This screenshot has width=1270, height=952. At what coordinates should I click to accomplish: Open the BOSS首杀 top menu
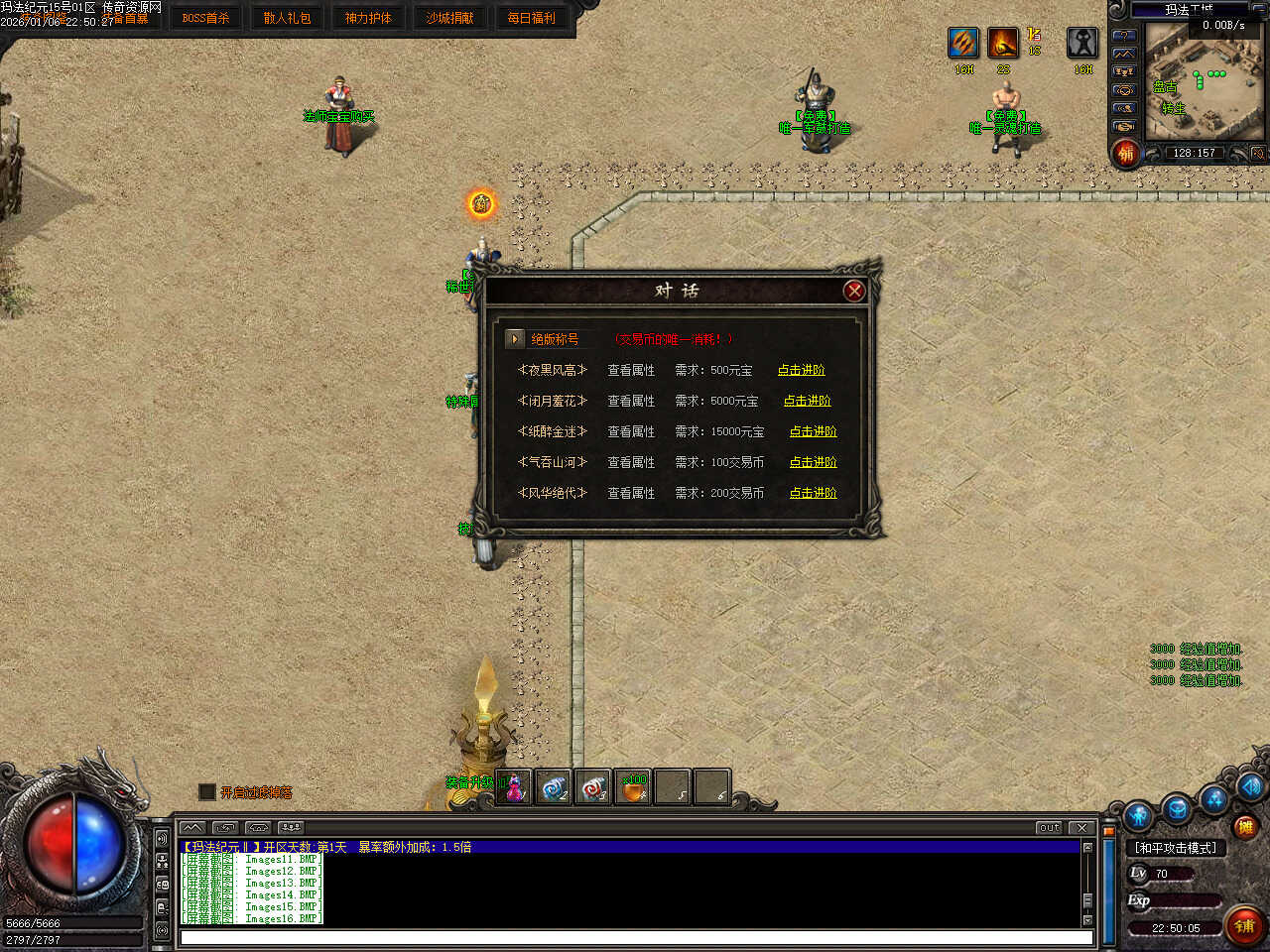click(205, 18)
